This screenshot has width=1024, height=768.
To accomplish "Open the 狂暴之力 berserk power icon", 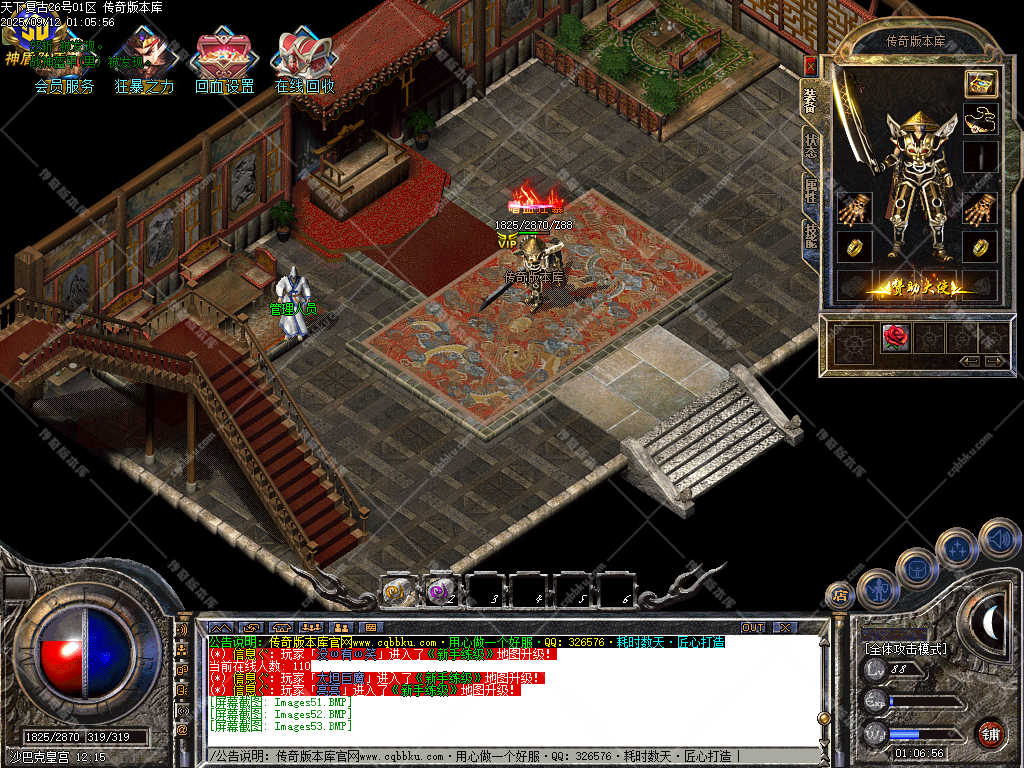I will click(144, 62).
